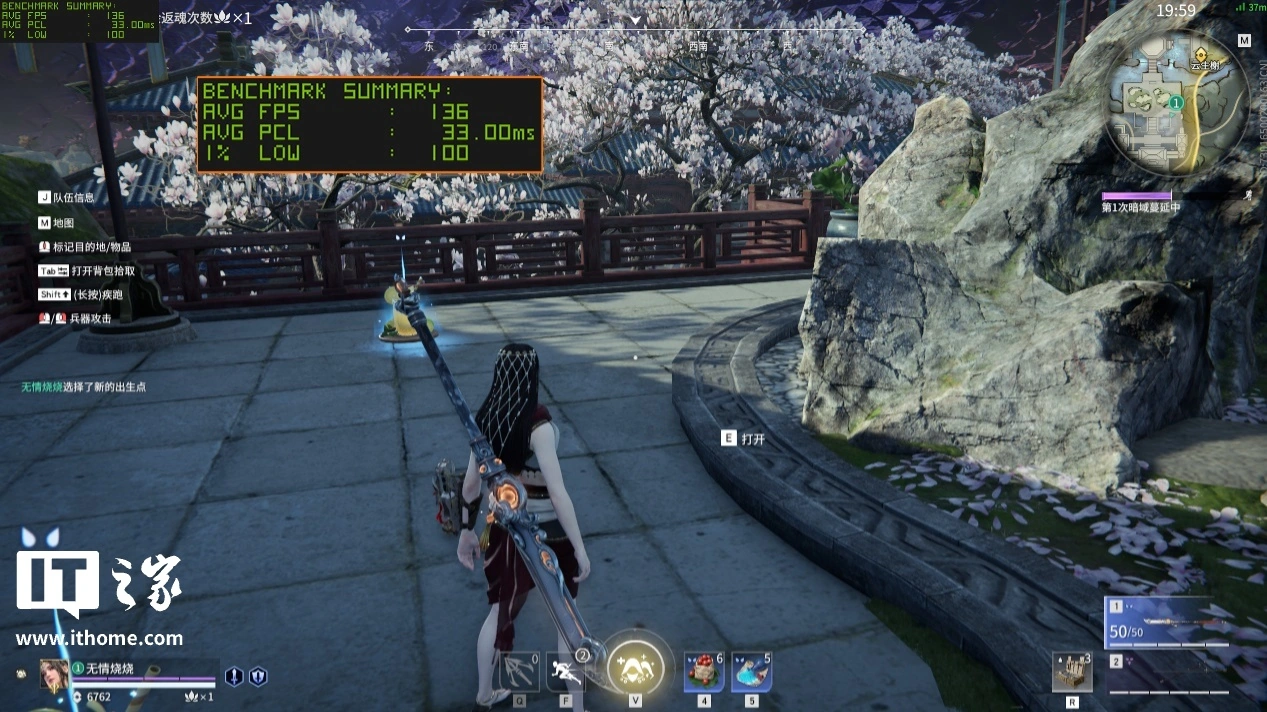This screenshot has width=1267, height=712.
Task: Click the player portrait of 无情烧烧
Action: tap(53, 676)
